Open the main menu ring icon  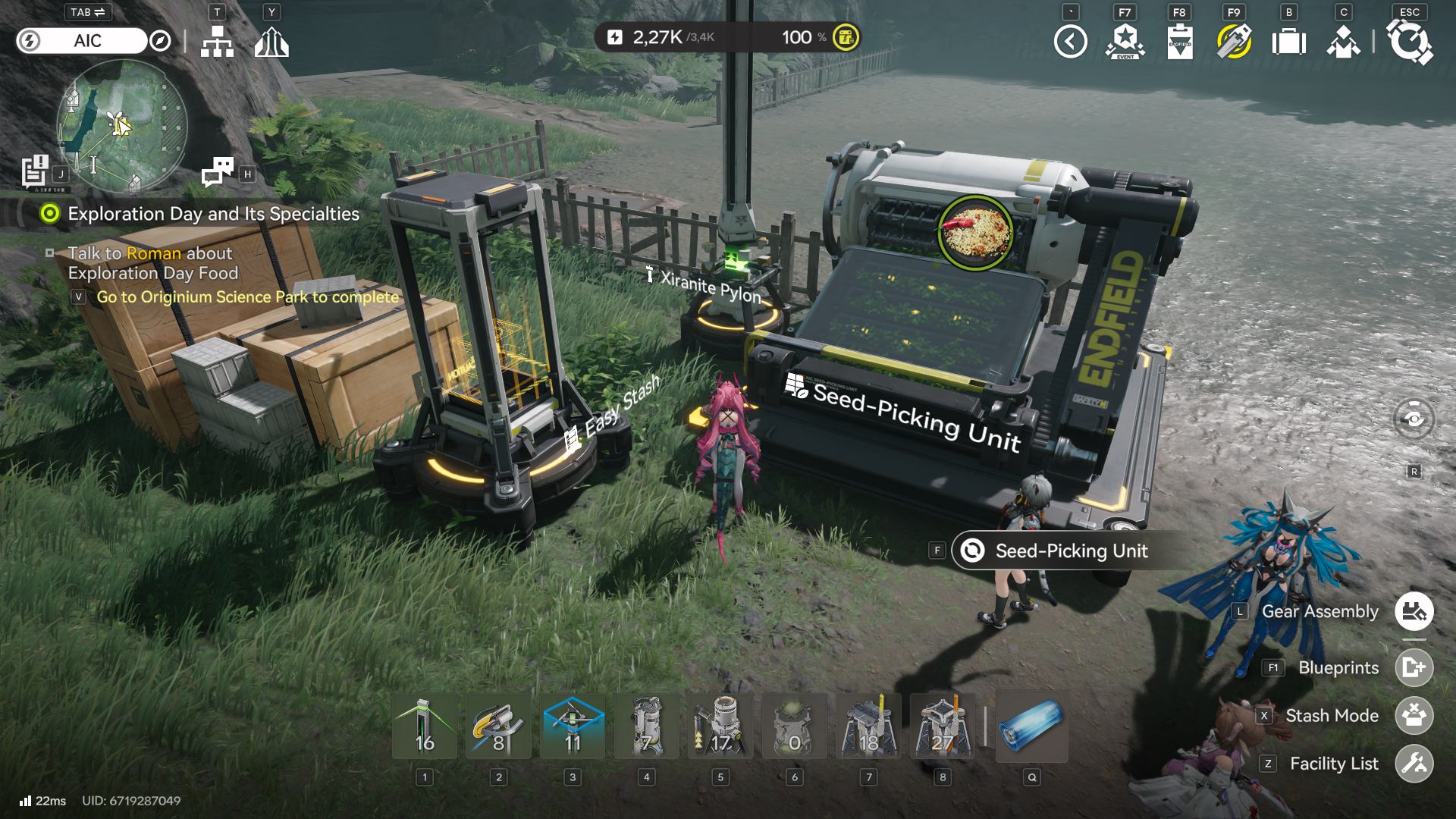[1409, 42]
